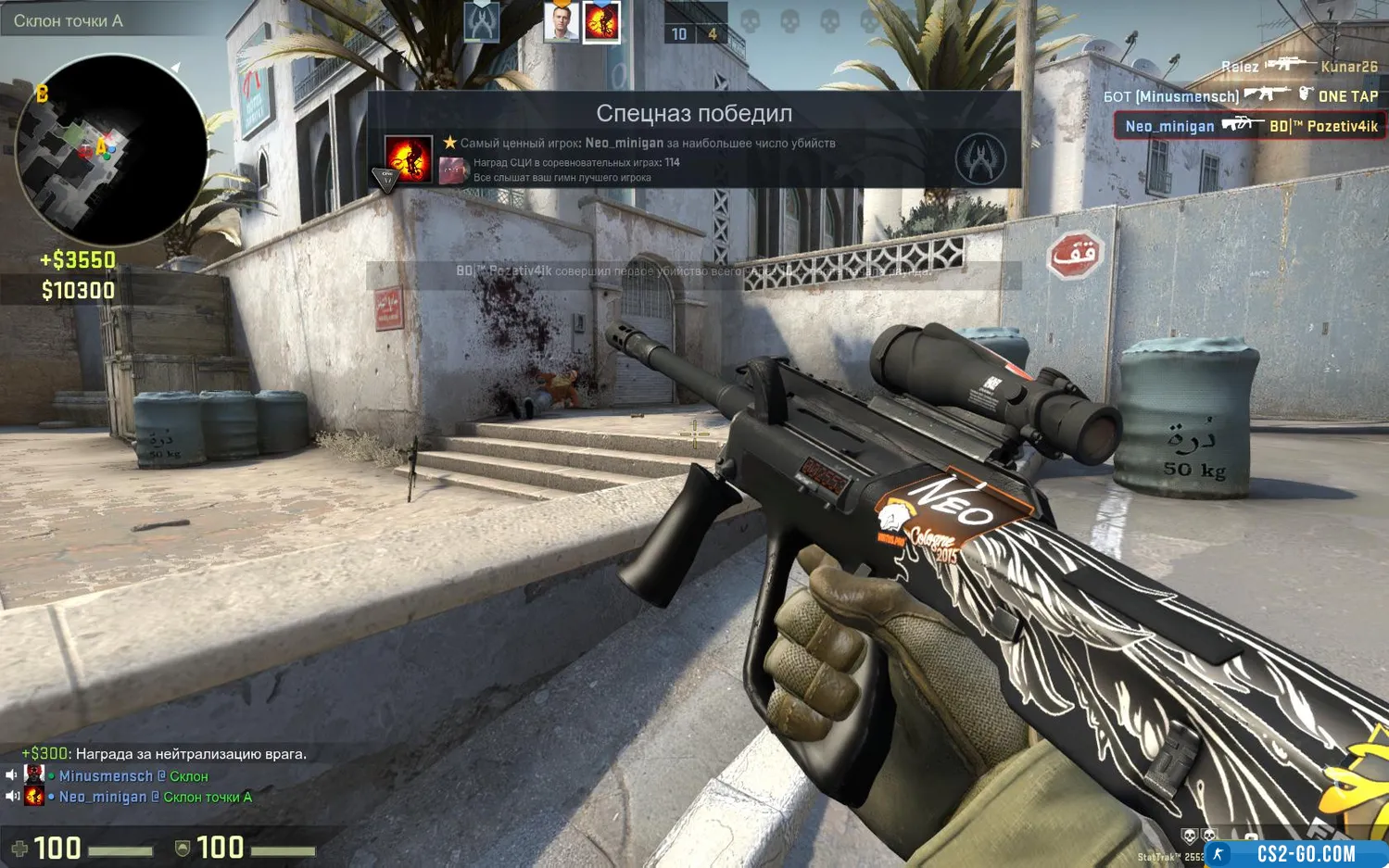
Task: Click the circular radar minimap
Action: (x=111, y=150)
